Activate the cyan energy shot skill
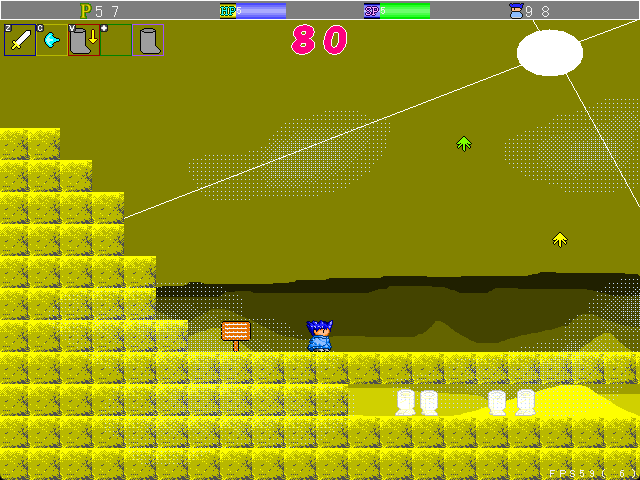This screenshot has height=480, width=640. (x=52, y=40)
